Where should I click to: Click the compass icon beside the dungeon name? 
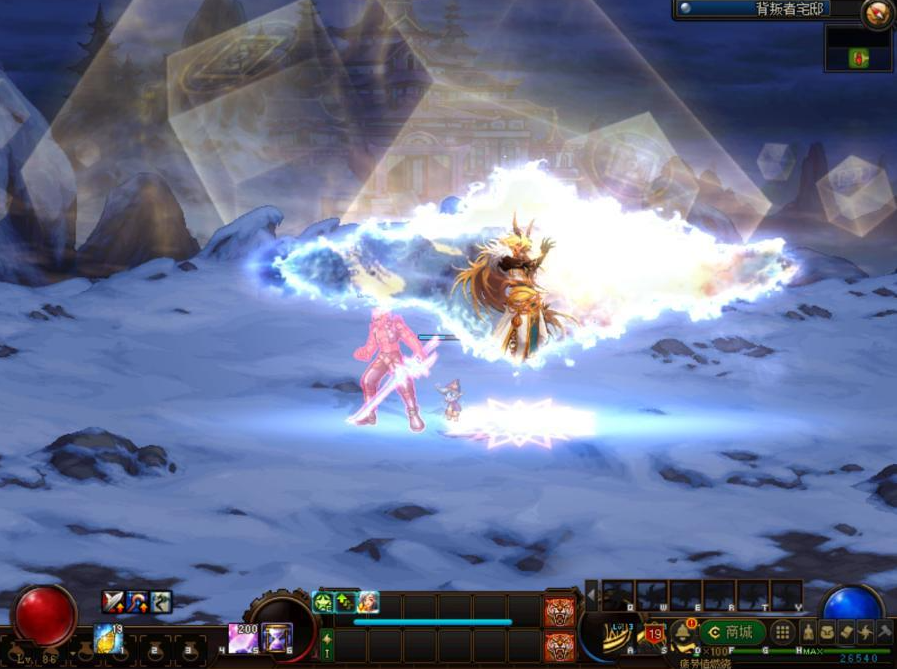[x=877, y=13]
